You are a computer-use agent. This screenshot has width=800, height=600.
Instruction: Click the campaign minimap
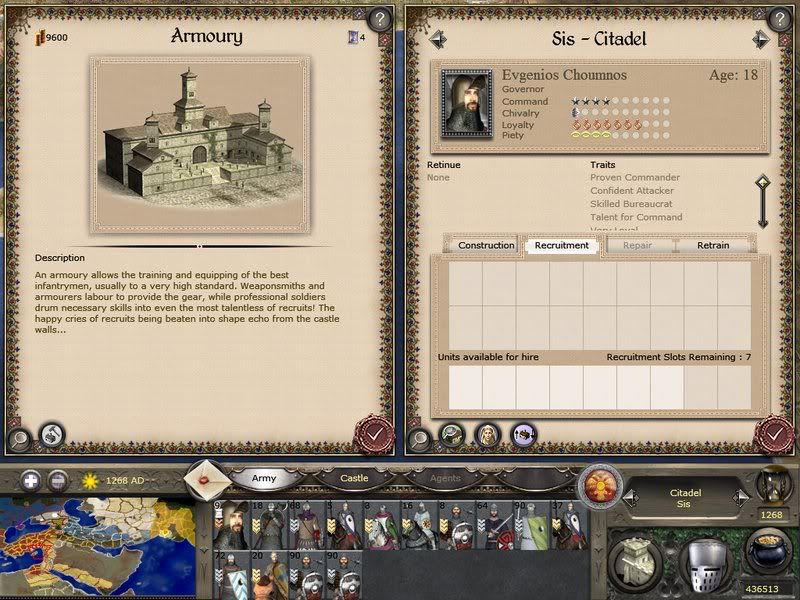pos(100,545)
